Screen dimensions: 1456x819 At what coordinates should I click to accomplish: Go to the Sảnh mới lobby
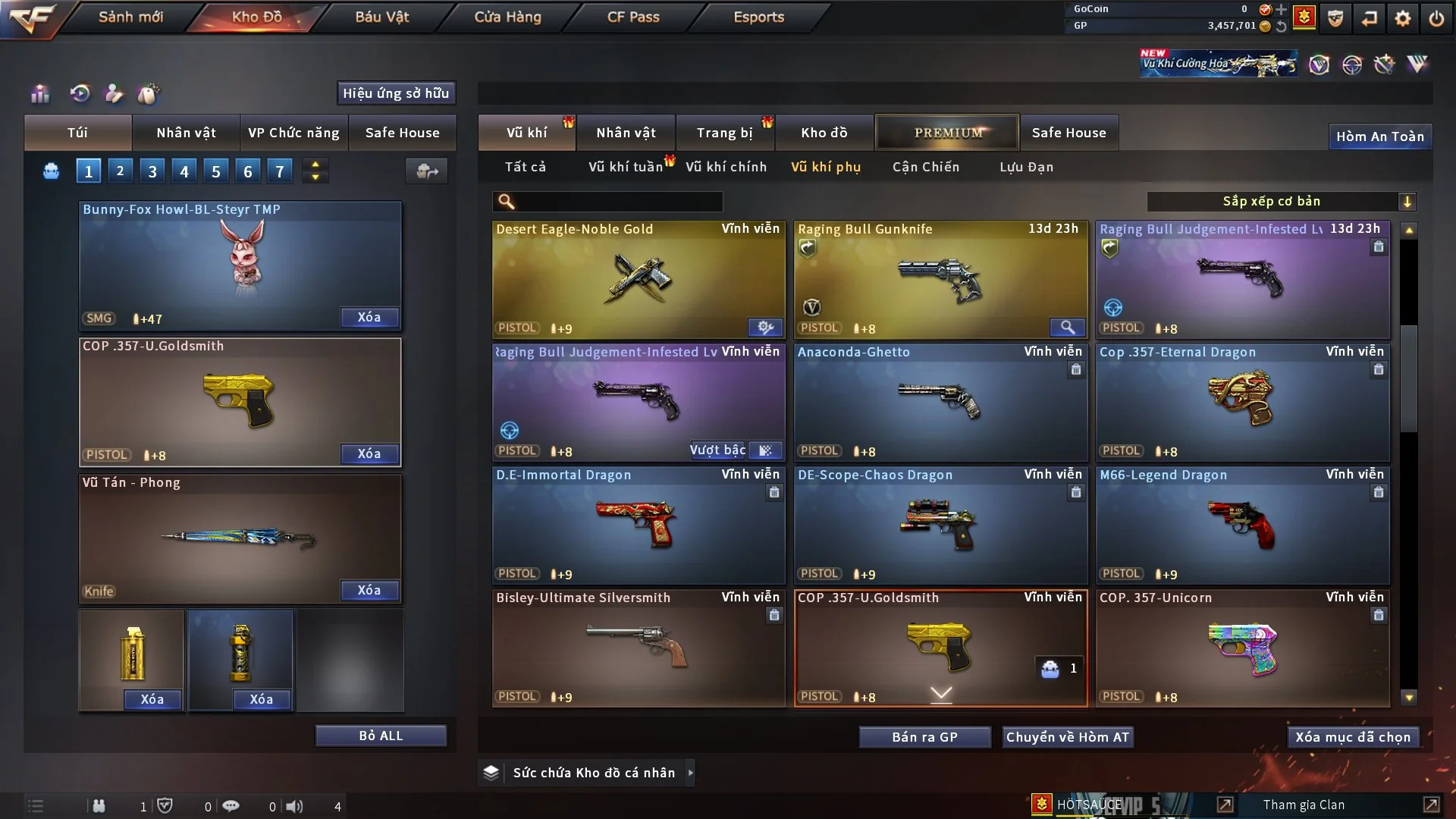130,17
